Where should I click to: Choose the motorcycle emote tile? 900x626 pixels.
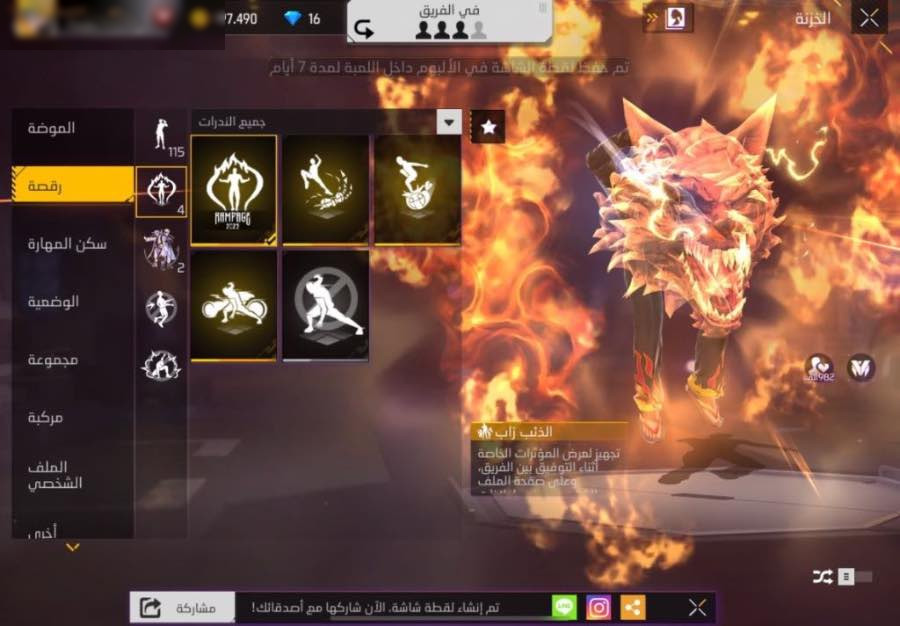pyautogui.click(x=233, y=304)
